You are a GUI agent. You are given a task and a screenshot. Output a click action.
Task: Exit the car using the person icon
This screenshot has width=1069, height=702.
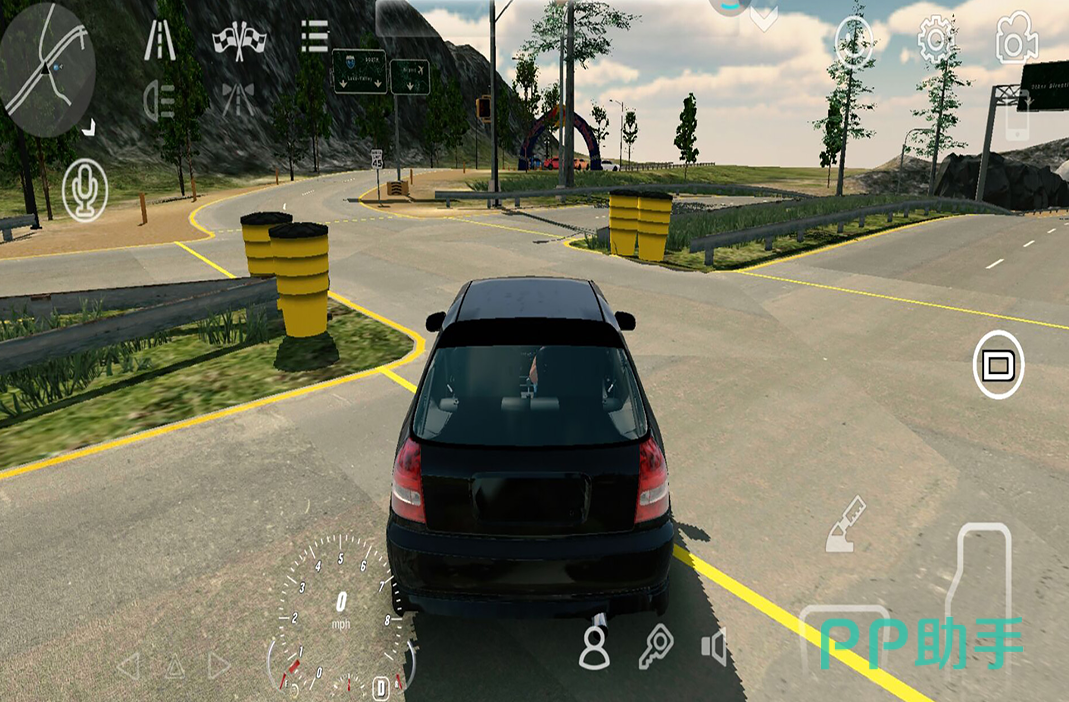[595, 646]
